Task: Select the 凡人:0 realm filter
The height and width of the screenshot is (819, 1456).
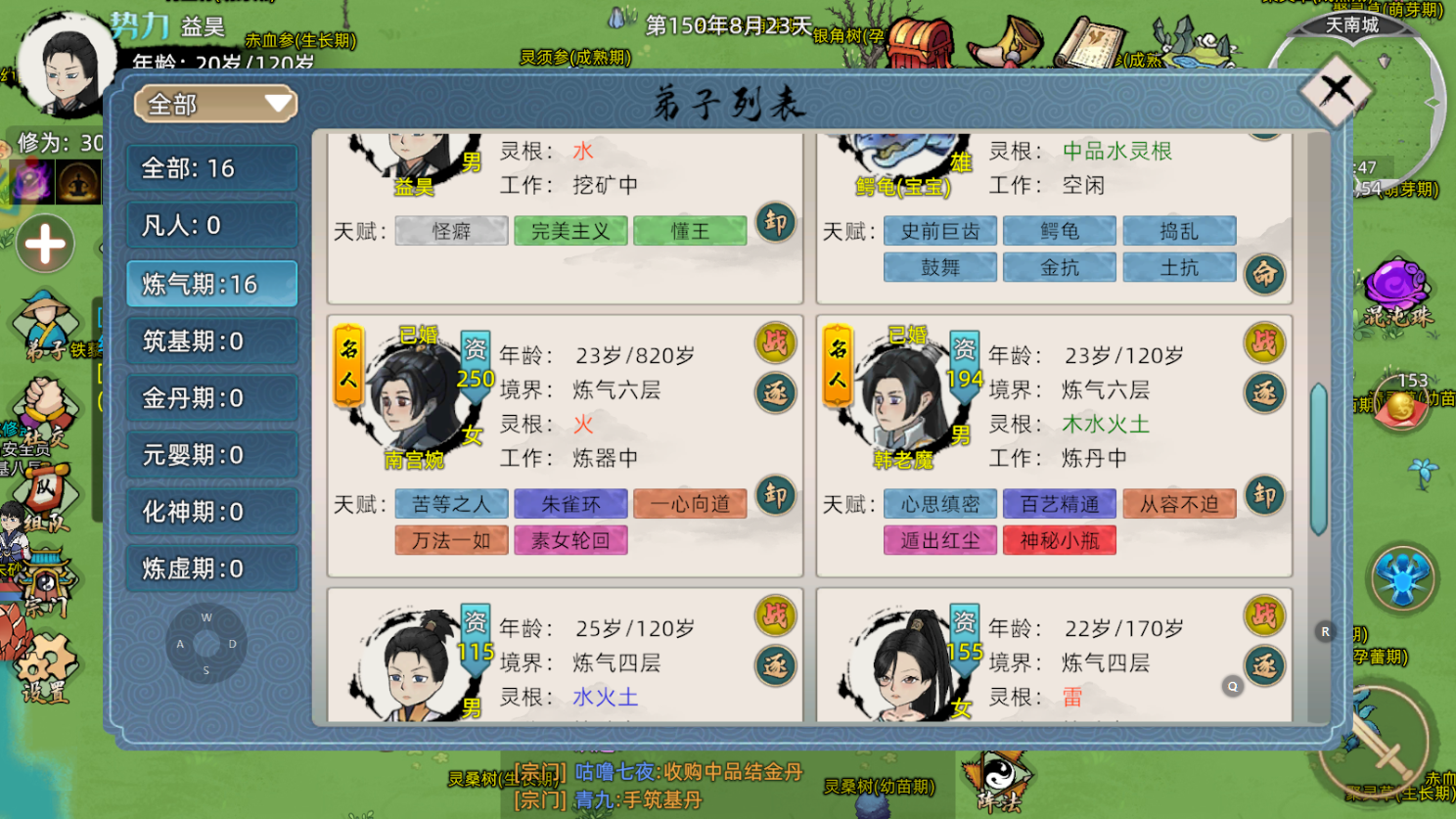Action: [x=211, y=226]
